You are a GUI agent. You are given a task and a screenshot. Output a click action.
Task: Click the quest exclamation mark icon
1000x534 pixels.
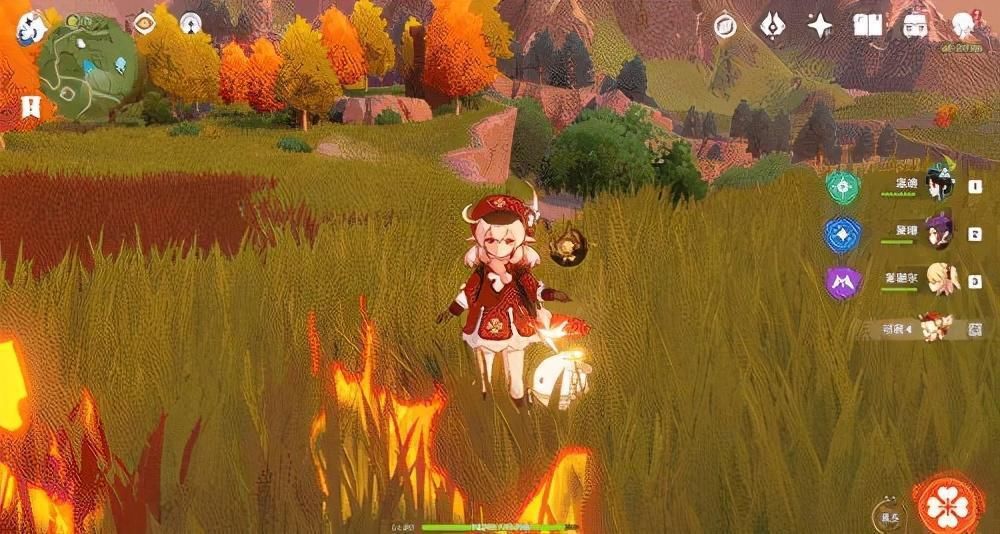coord(29,106)
